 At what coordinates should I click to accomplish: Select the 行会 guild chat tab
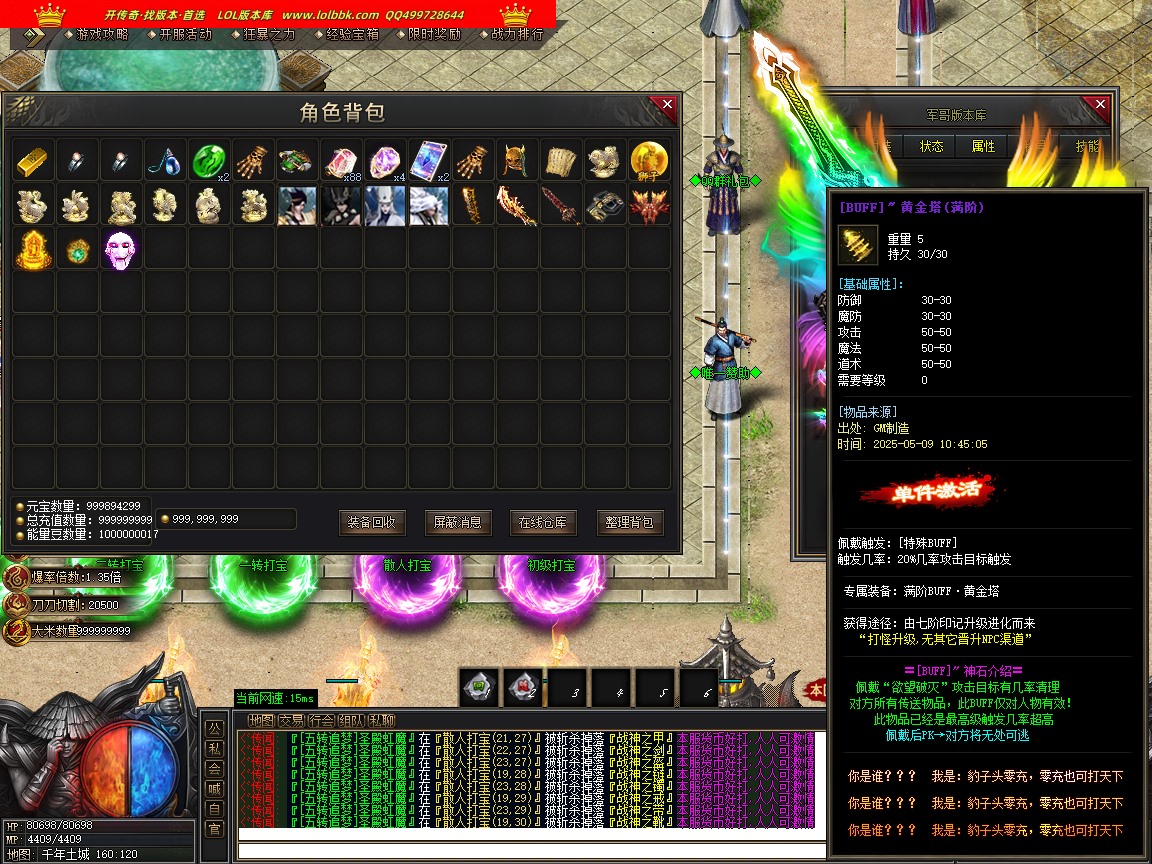pos(321,720)
